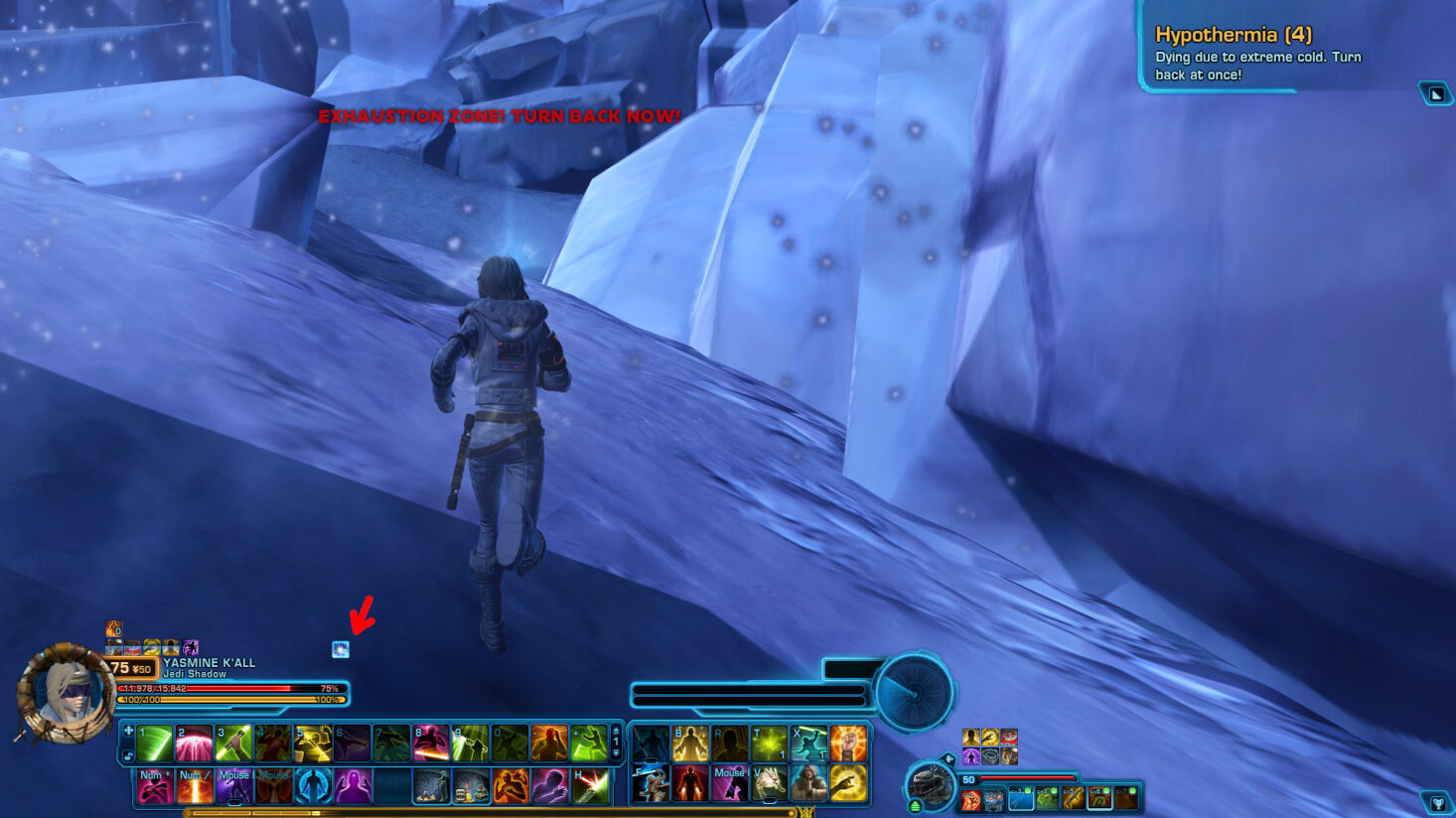Click the icy debuff icon below the red arrow
This screenshot has height=818, width=1456.
point(341,649)
